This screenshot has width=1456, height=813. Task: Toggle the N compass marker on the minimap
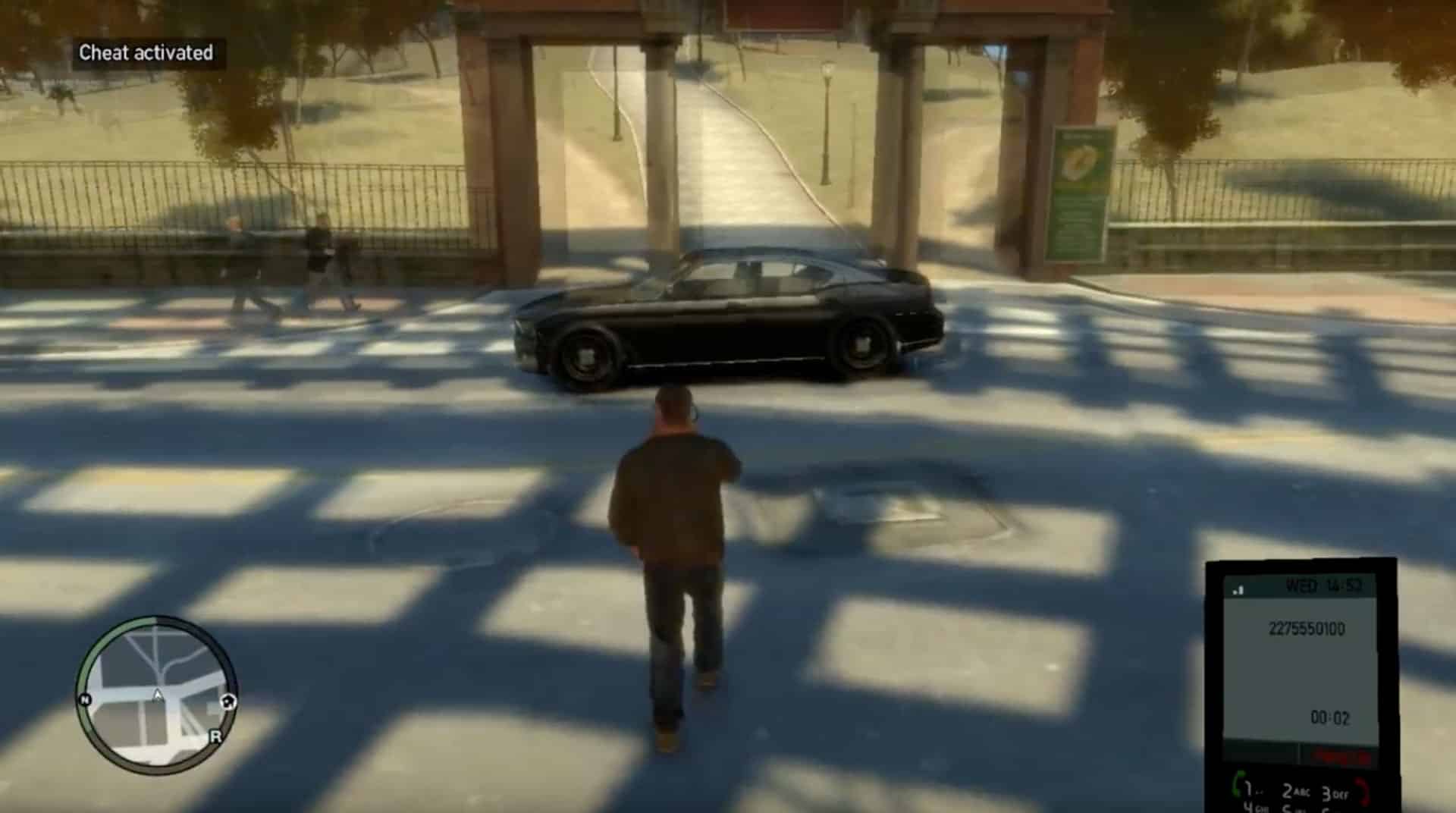coord(85,698)
